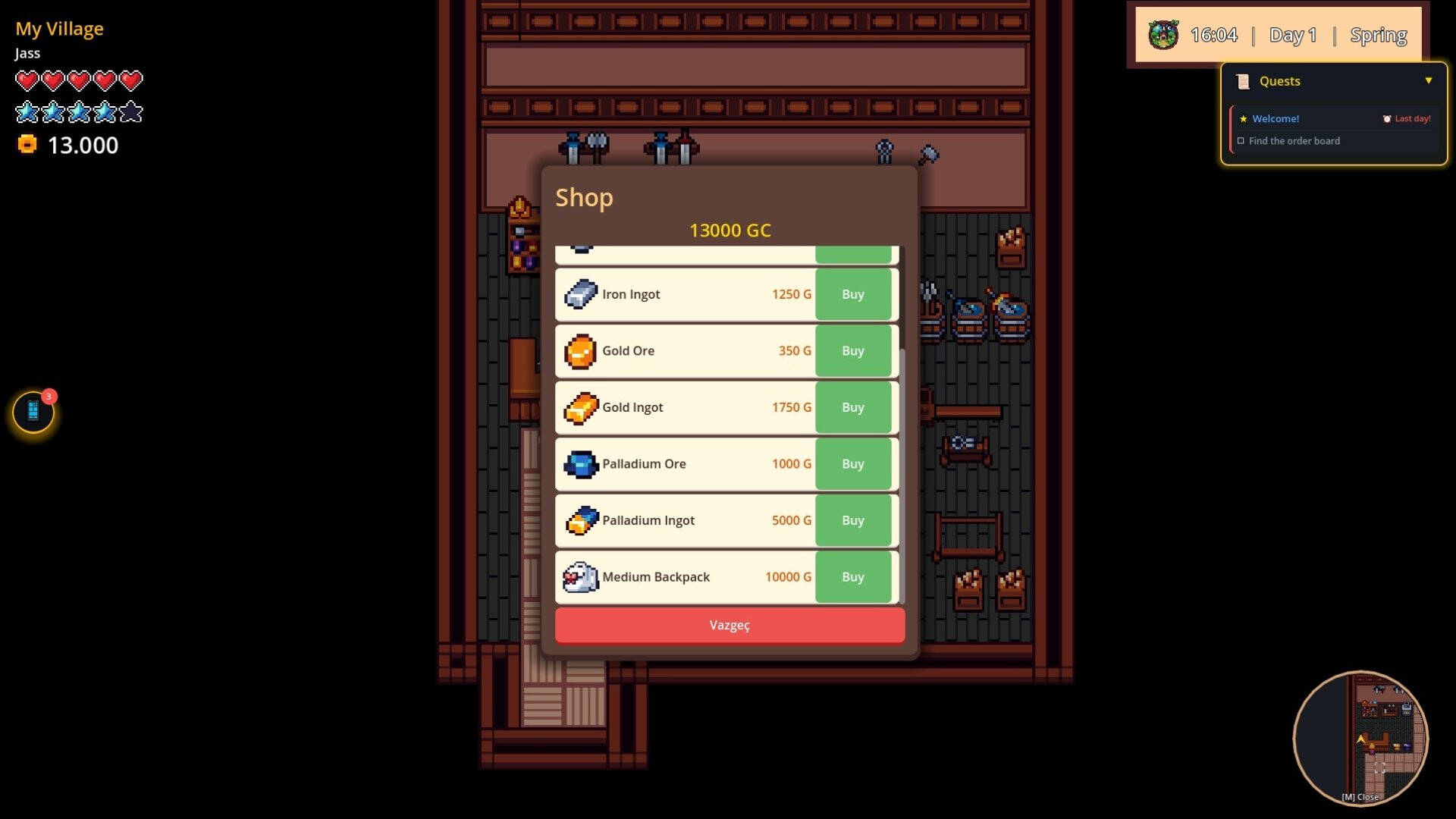
Task: Open the phone showing 3 notifications
Action: coord(32,411)
